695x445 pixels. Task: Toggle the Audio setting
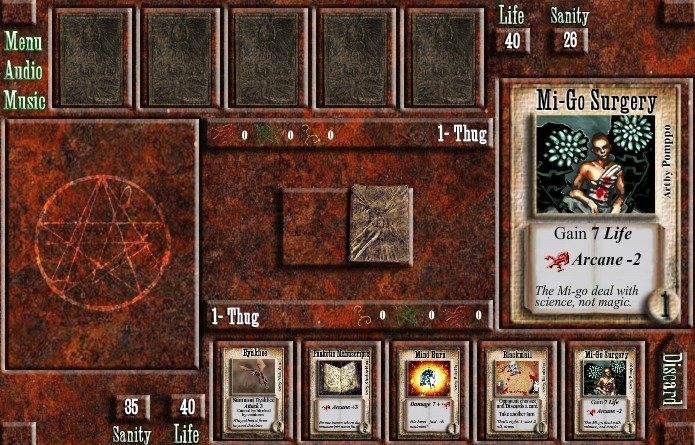(x=25, y=71)
